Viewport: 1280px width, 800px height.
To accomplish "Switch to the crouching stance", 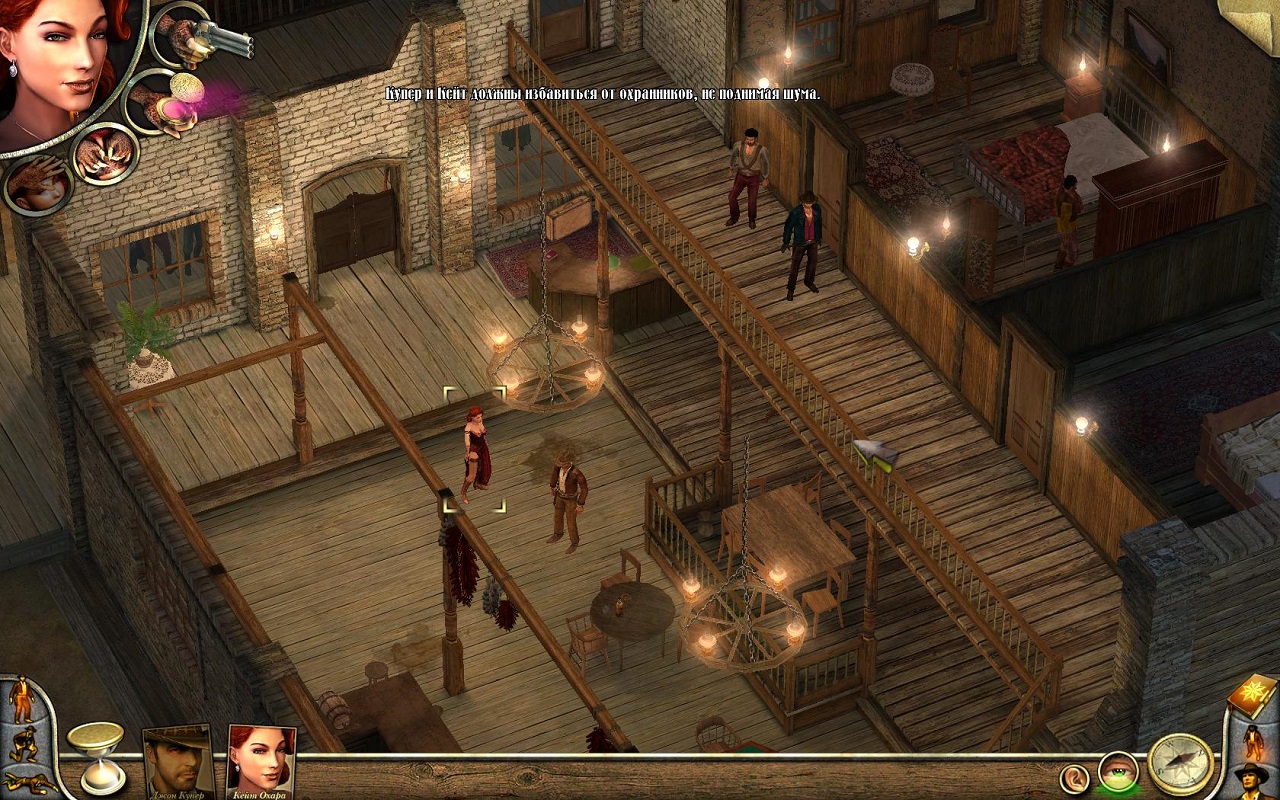I will coord(25,743).
